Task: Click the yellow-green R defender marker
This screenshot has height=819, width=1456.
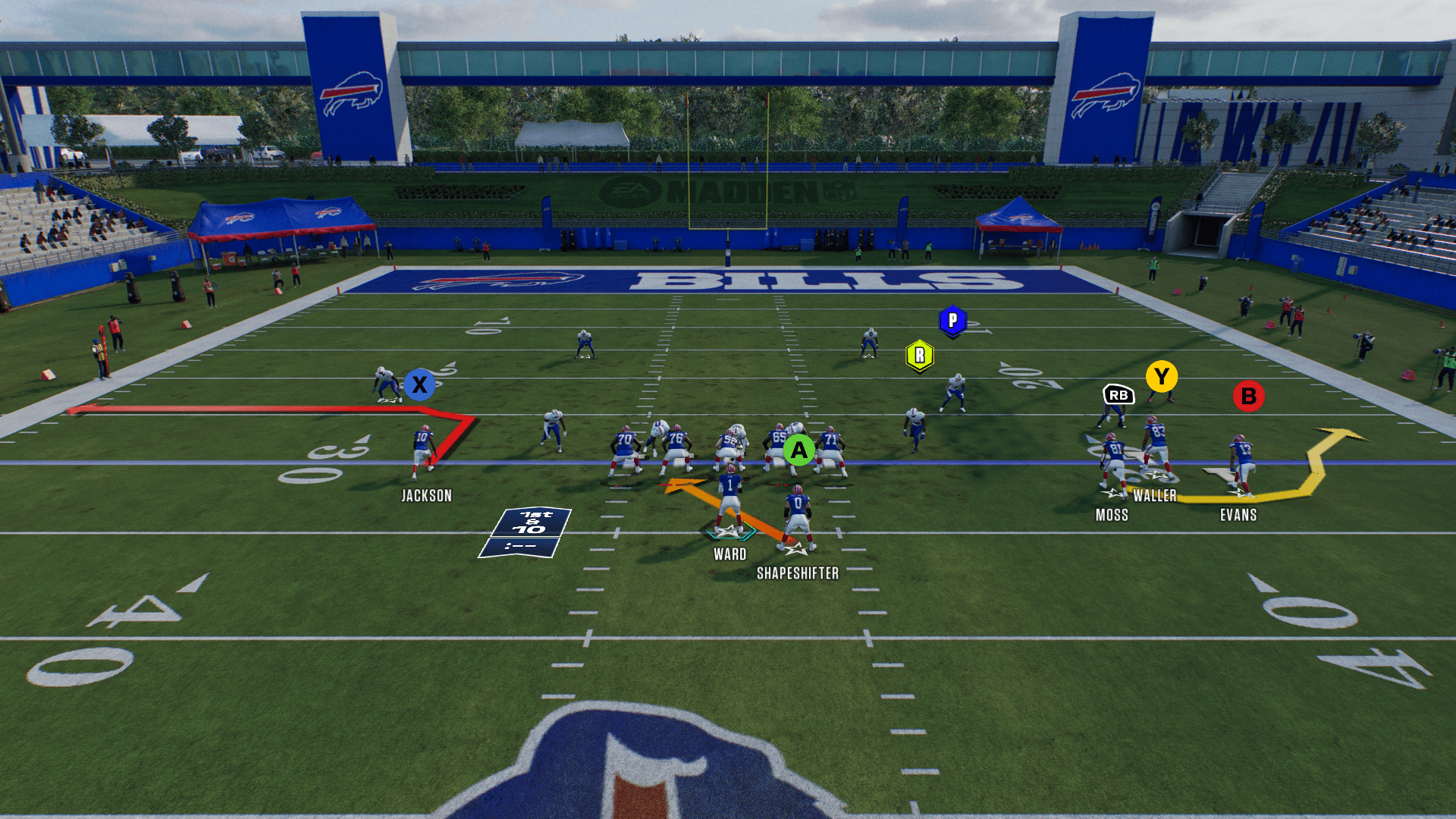Action: (x=919, y=356)
